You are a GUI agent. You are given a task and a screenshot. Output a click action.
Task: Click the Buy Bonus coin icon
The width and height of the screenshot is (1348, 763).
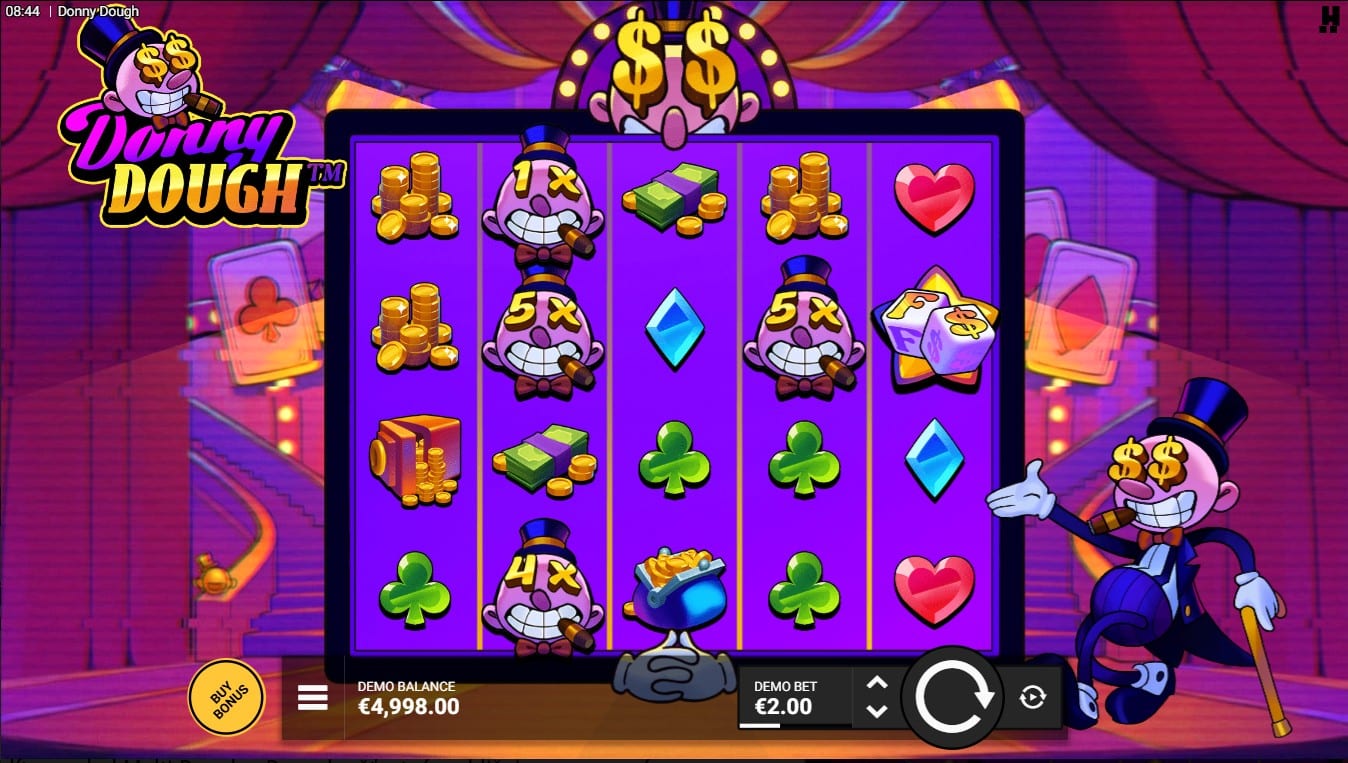[x=226, y=698]
